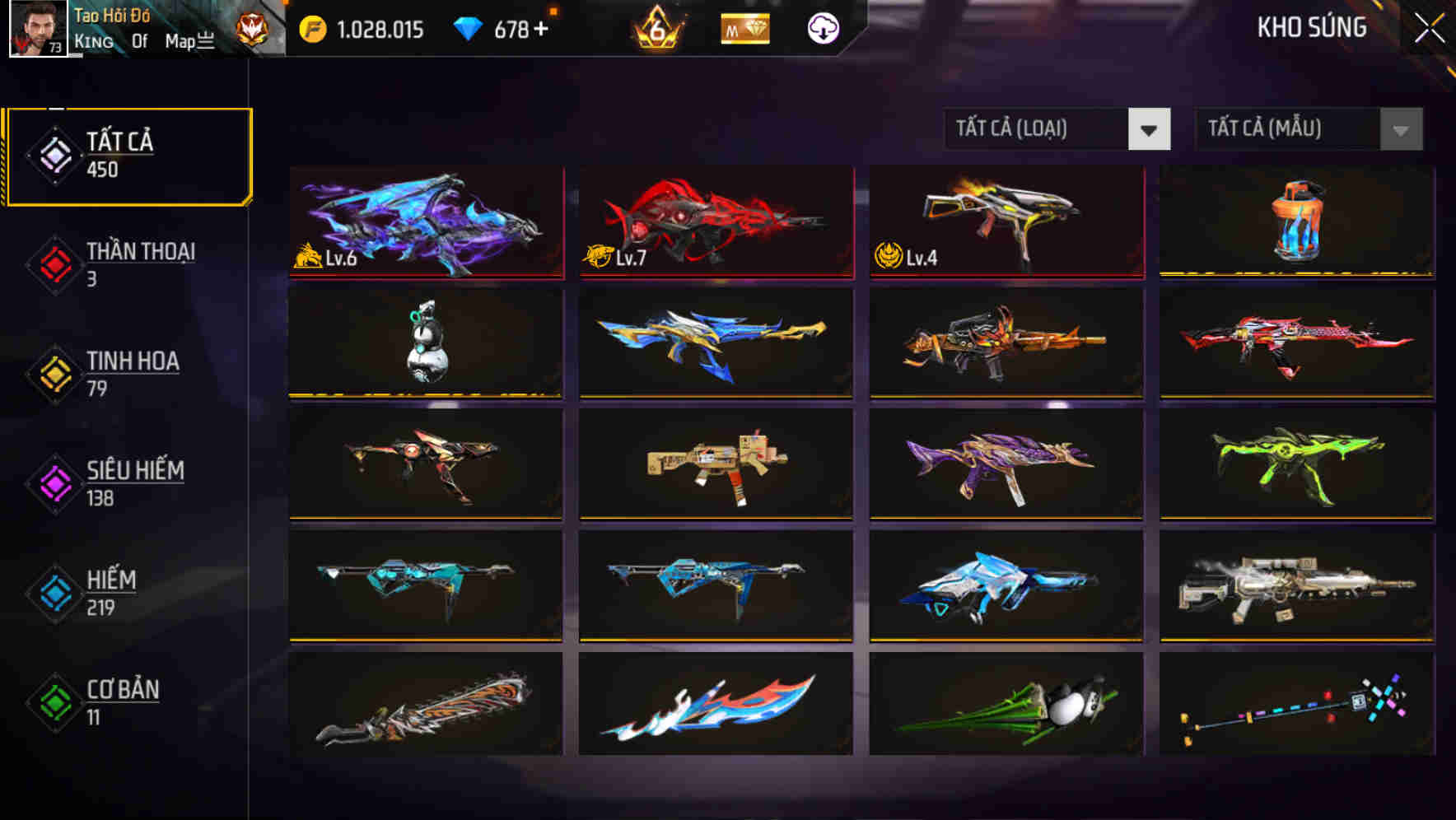The width and height of the screenshot is (1456, 820).
Task: Select the Lv.6 blue dragon weapon skin
Action: 425,222
